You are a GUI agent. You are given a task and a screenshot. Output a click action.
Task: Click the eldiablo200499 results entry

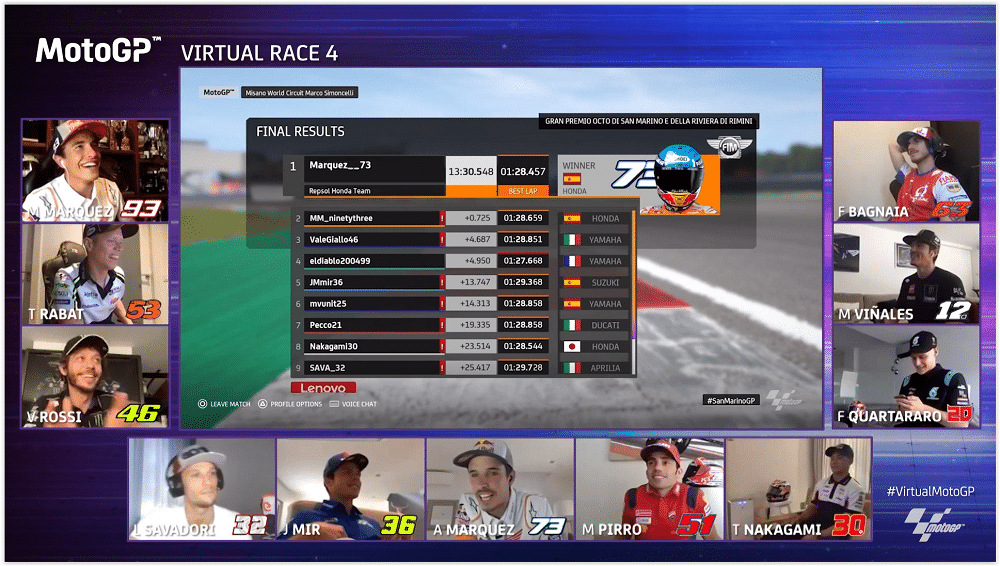click(x=460, y=261)
